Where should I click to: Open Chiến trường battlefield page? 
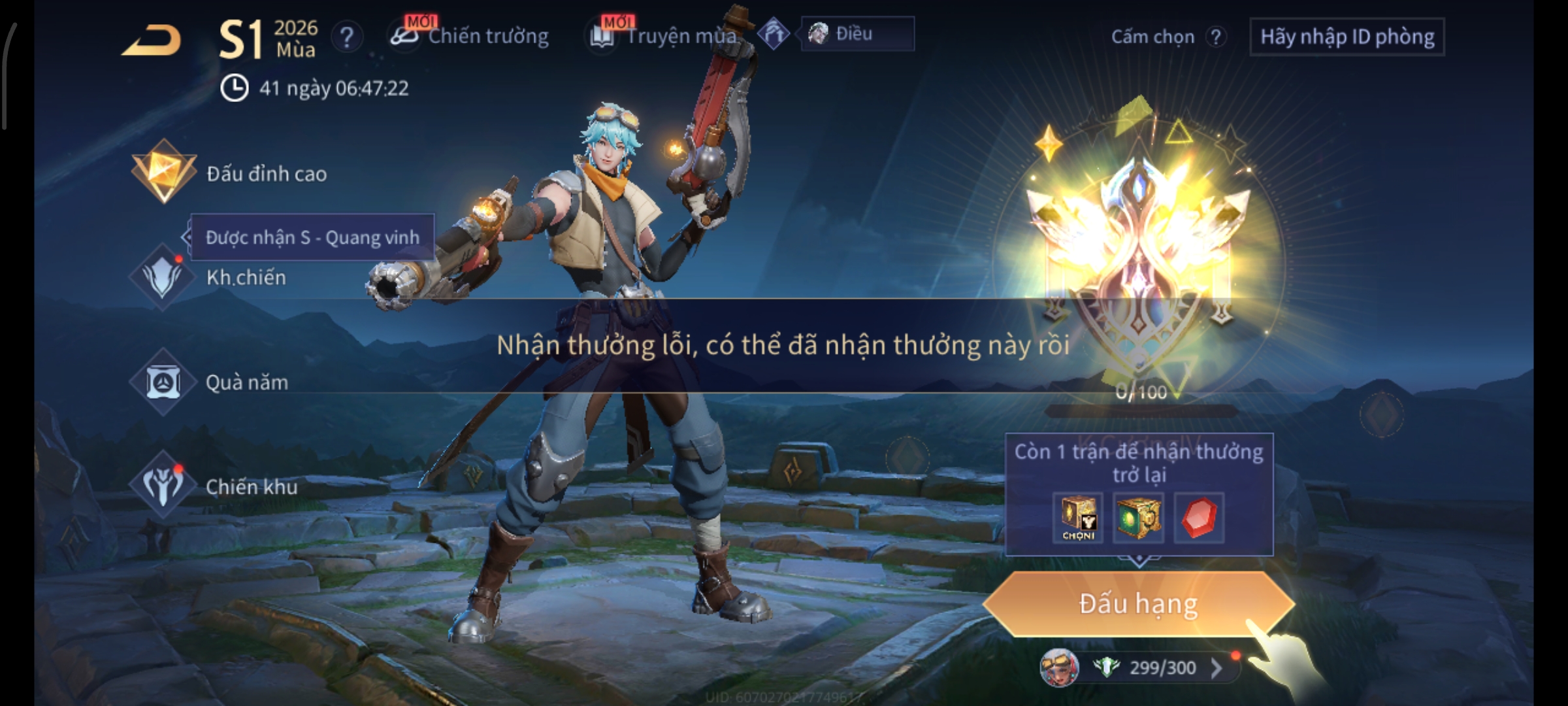(x=470, y=36)
